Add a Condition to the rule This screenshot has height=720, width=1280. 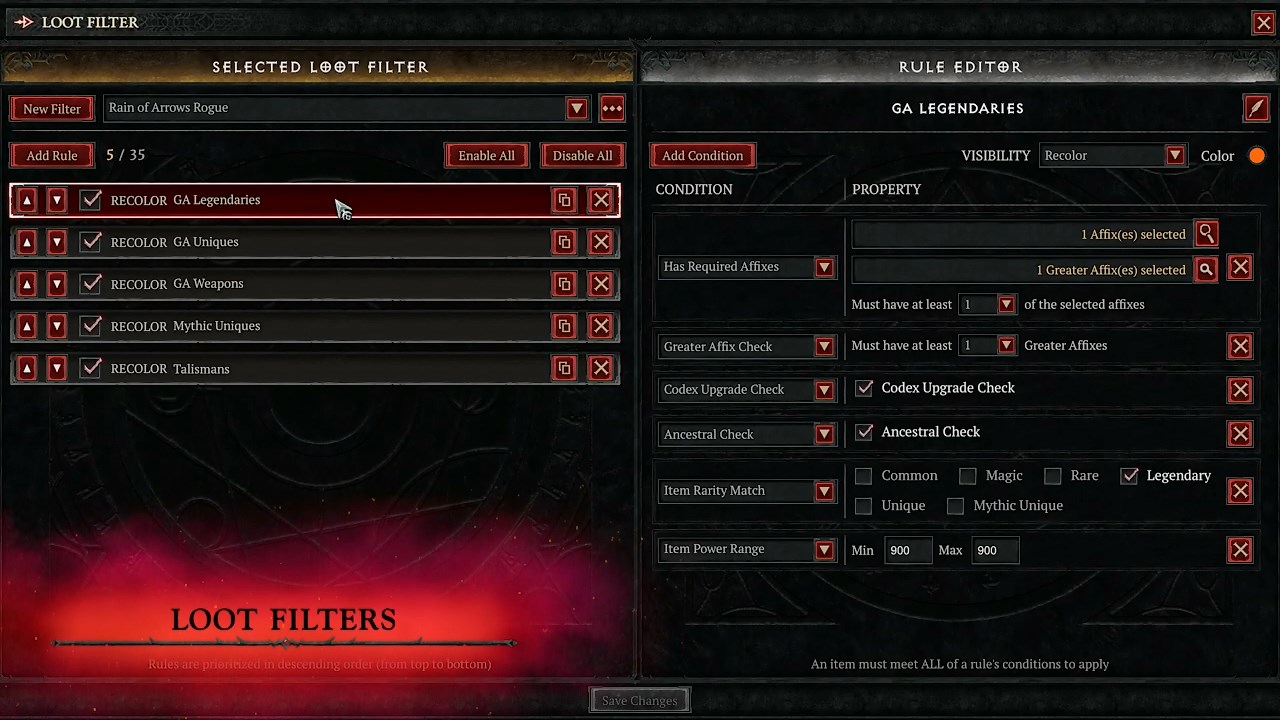[x=702, y=156]
